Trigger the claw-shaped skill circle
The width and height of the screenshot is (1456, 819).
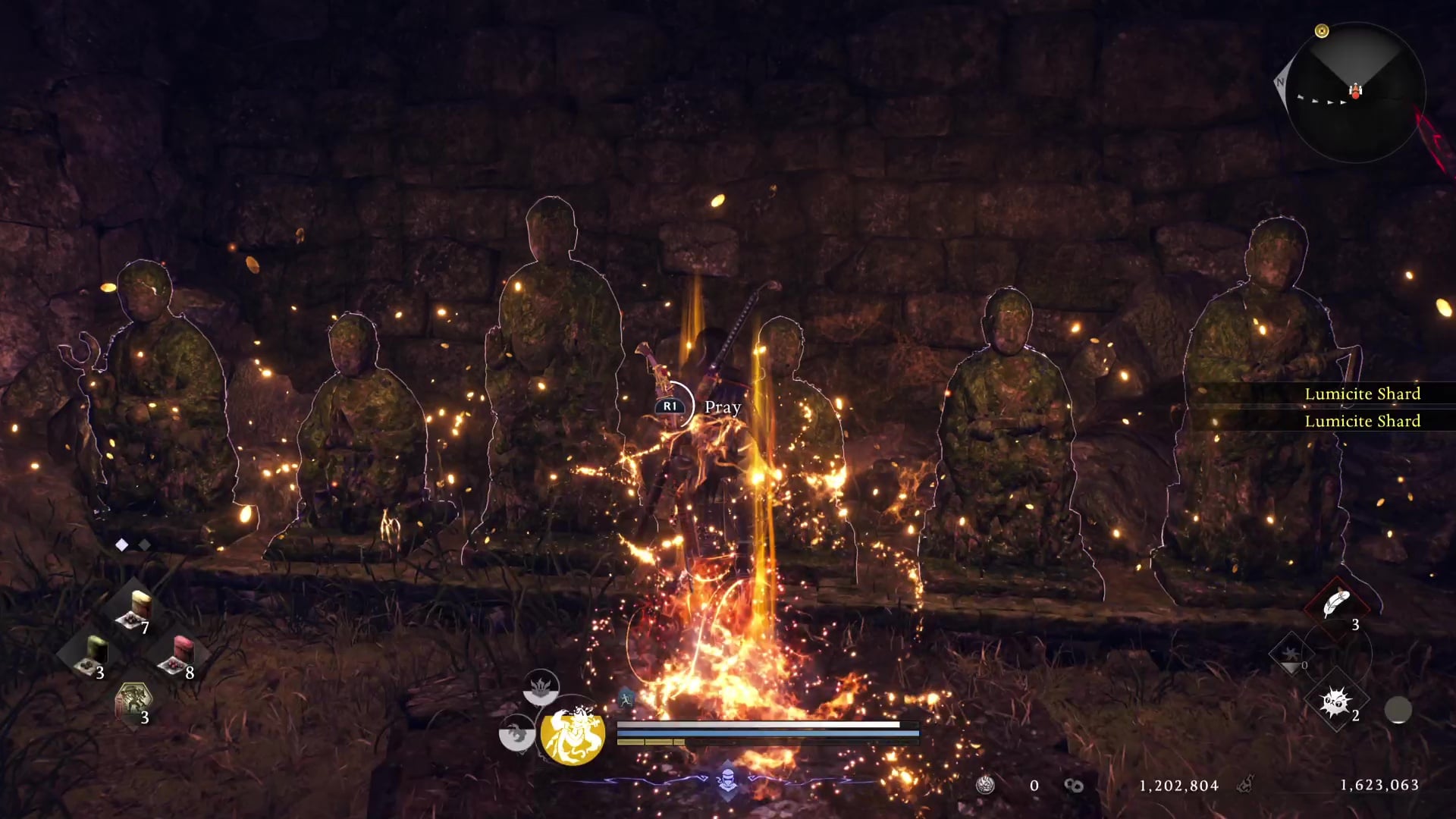pos(516,733)
